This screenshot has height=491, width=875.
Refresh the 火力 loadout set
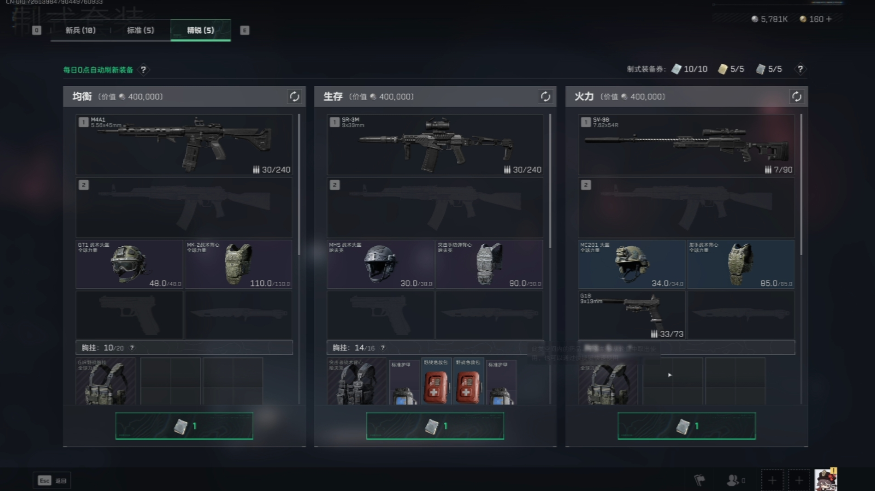tap(796, 97)
